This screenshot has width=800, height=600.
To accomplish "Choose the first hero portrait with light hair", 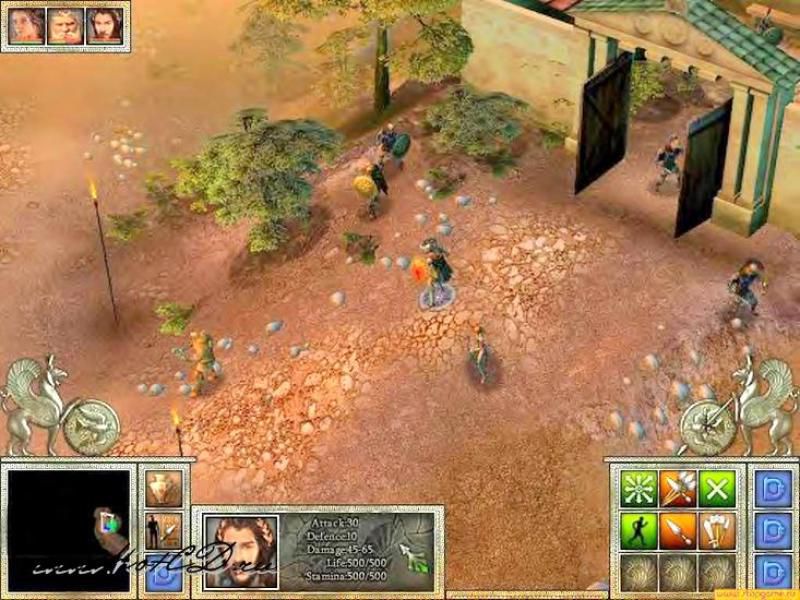I will (x=26, y=27).
